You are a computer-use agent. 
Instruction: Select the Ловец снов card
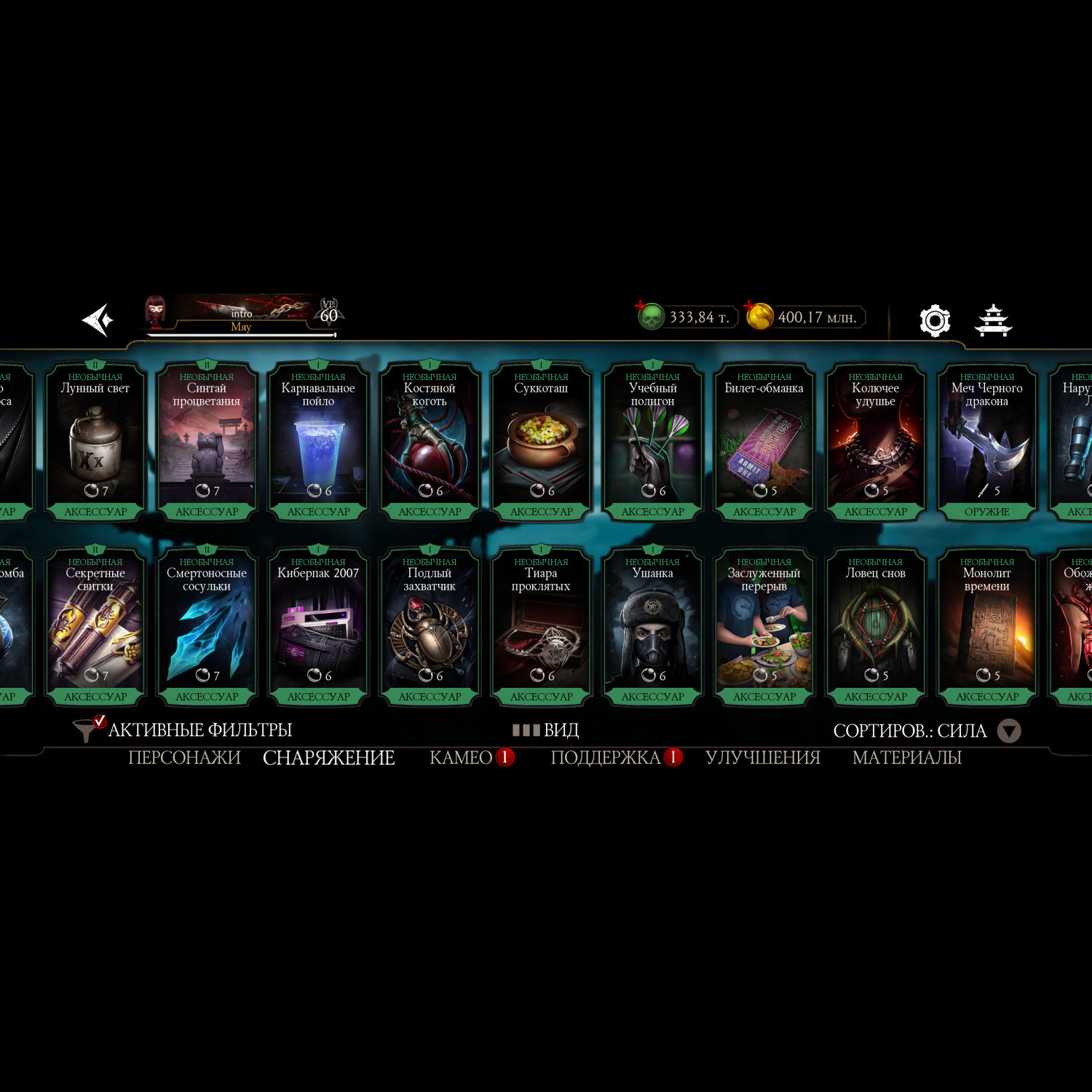pos(875,627)
